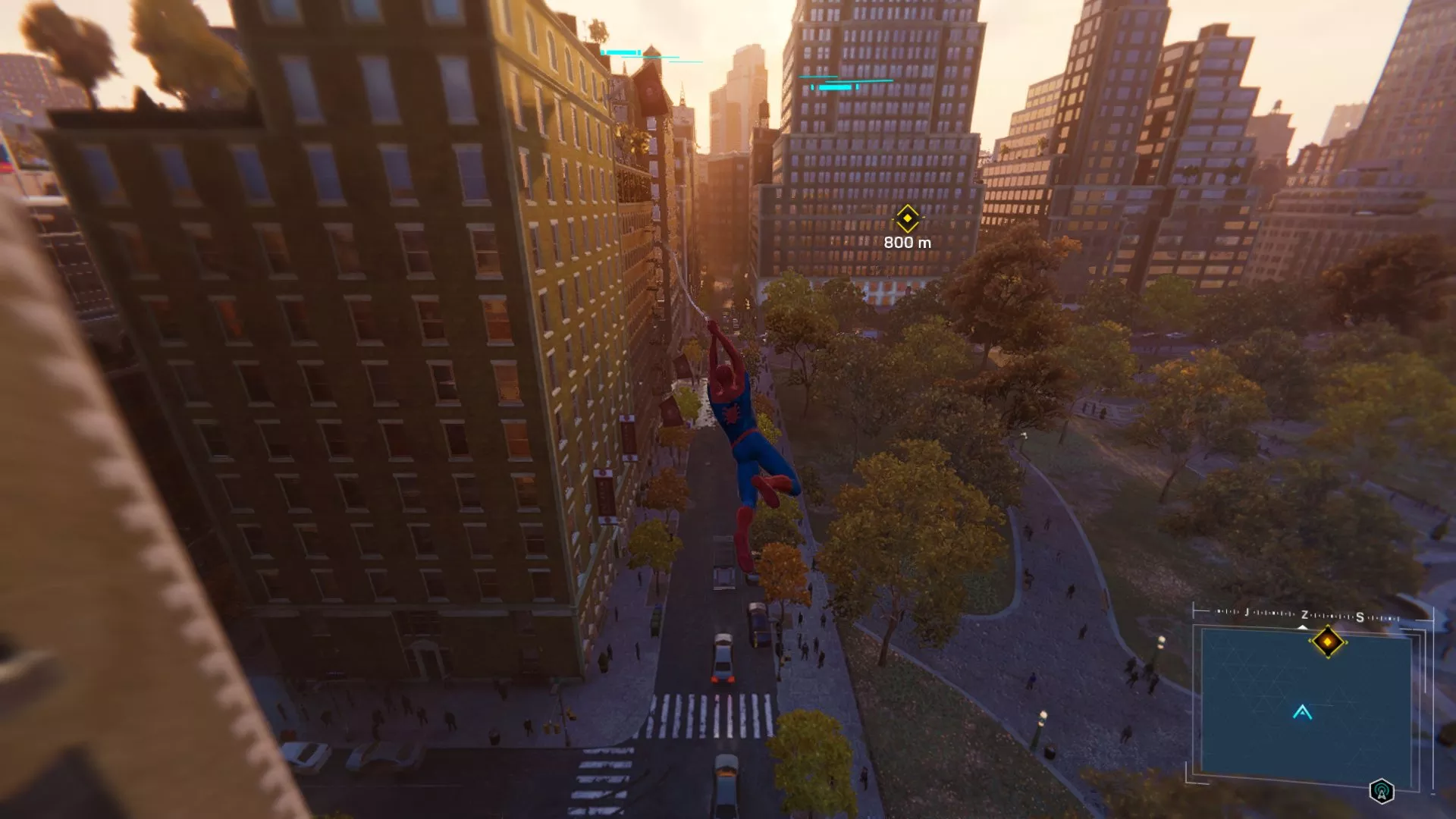Expand the S compass direction marker
This screenshot has height=819, width=1456.
click(1360, 617)
